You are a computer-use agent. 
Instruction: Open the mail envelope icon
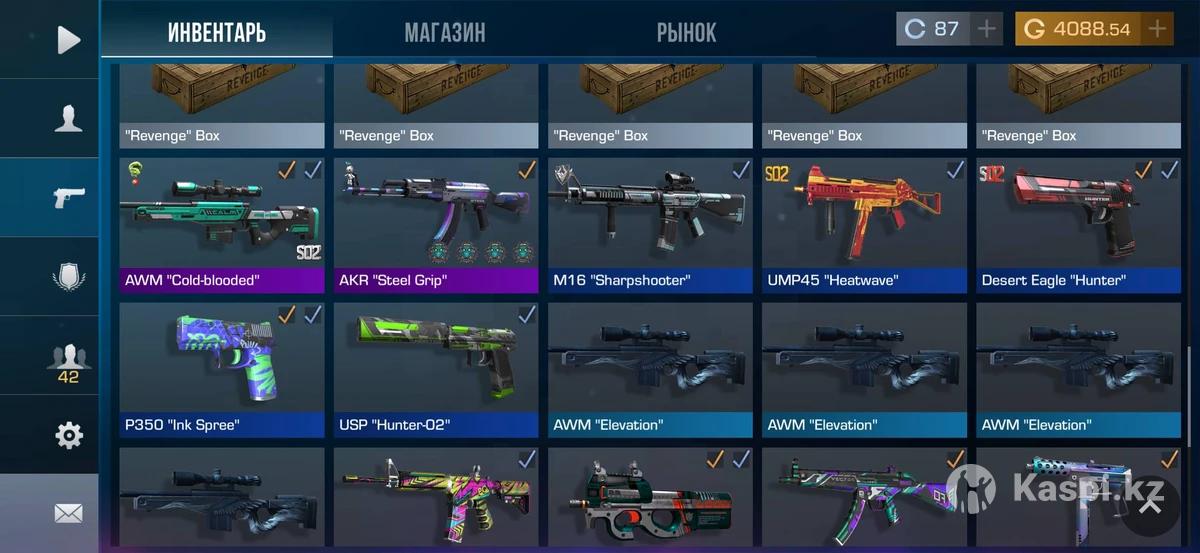tap(68, 513)
